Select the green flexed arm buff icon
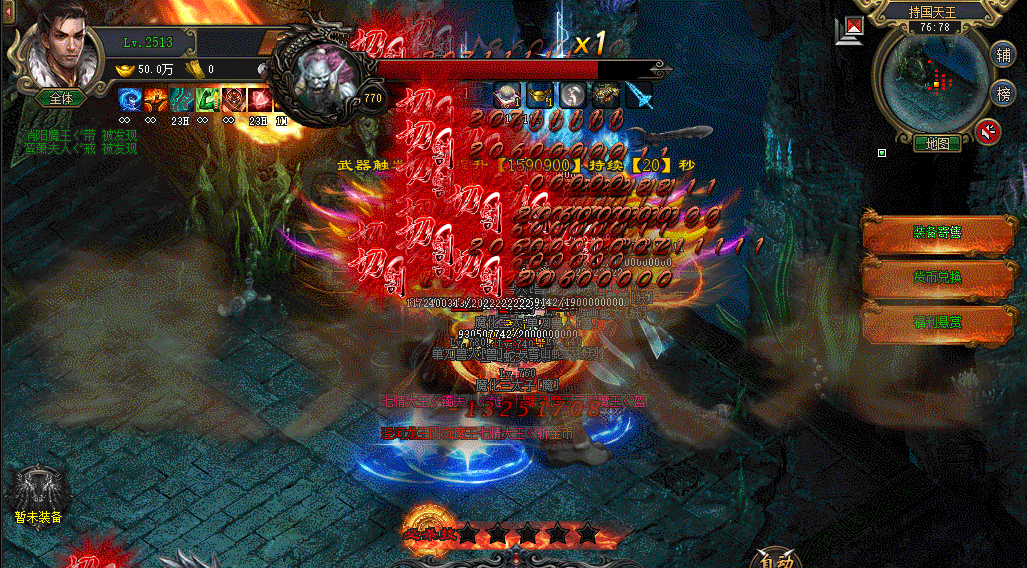The width and height of the screenshot is (1027, 568). [x=207, y=99]
